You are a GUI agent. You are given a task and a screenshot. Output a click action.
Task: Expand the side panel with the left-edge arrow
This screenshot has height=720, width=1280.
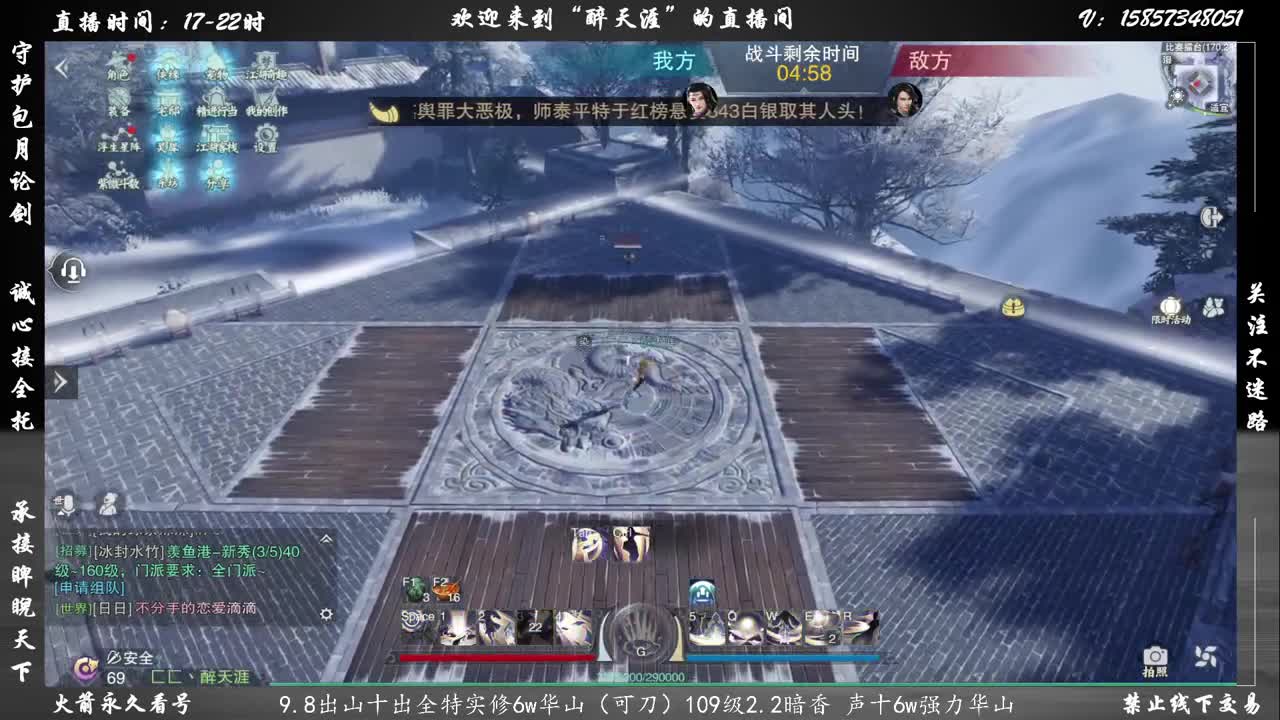pos(62,380)
